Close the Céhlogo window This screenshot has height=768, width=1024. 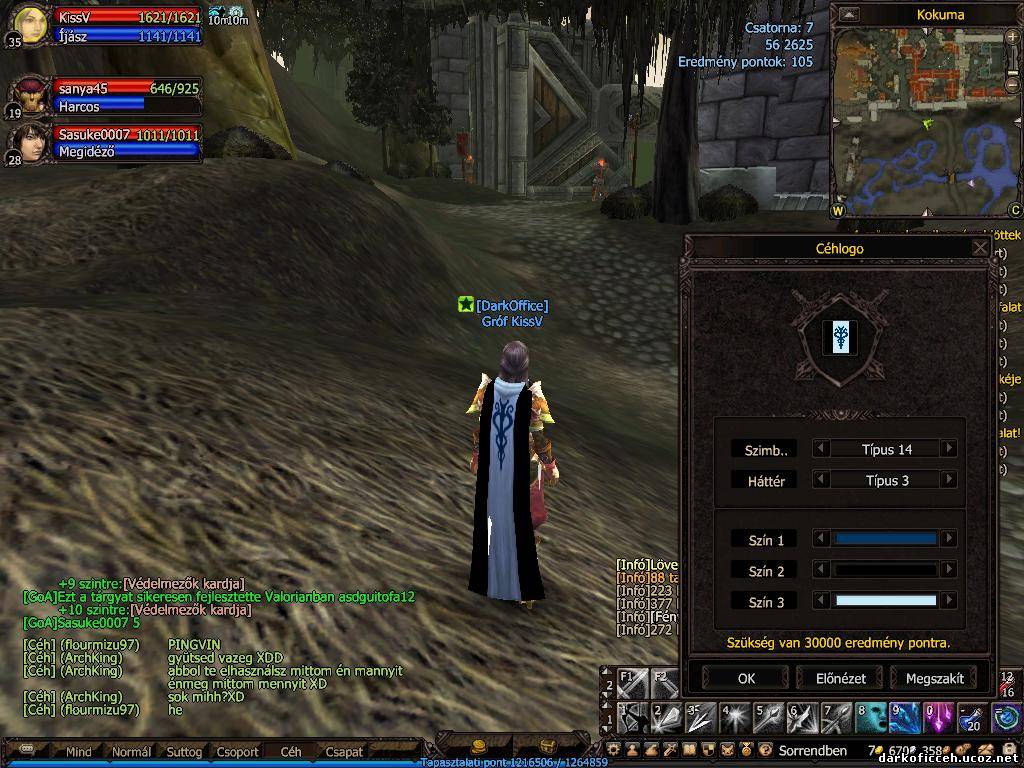click(980, 248)
